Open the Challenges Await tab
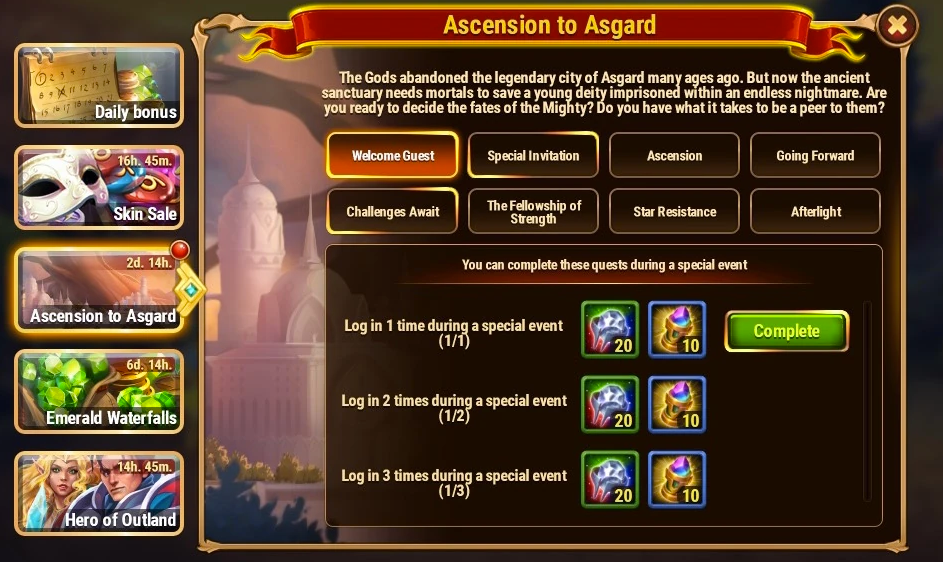 click(x=393, y=211)
